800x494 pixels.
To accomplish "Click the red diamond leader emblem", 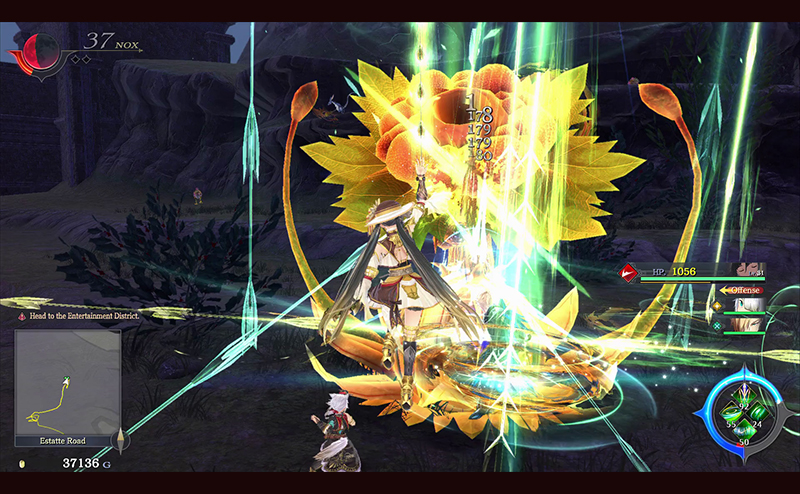I will 630,270.
